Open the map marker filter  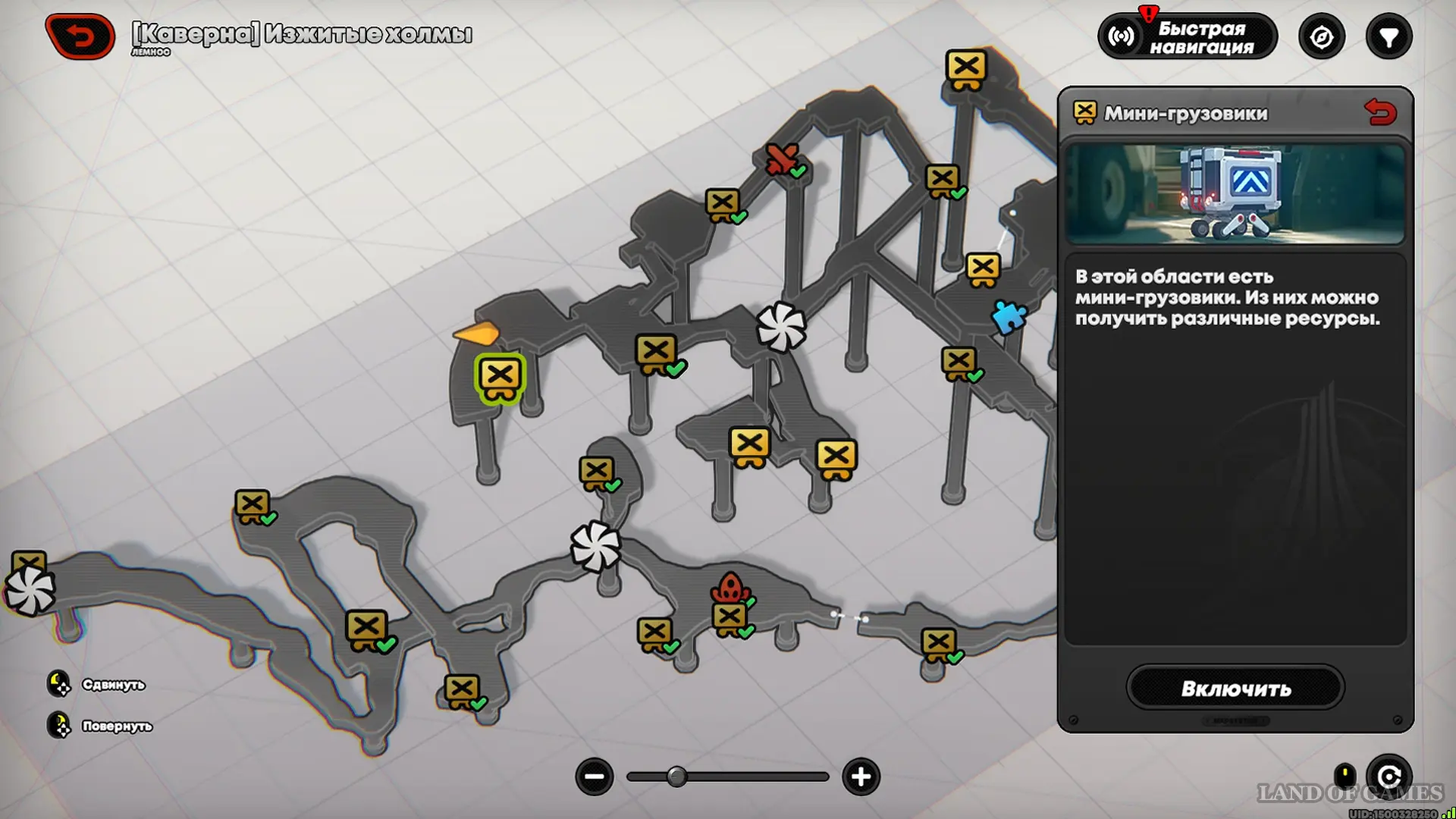point(1389,37)
